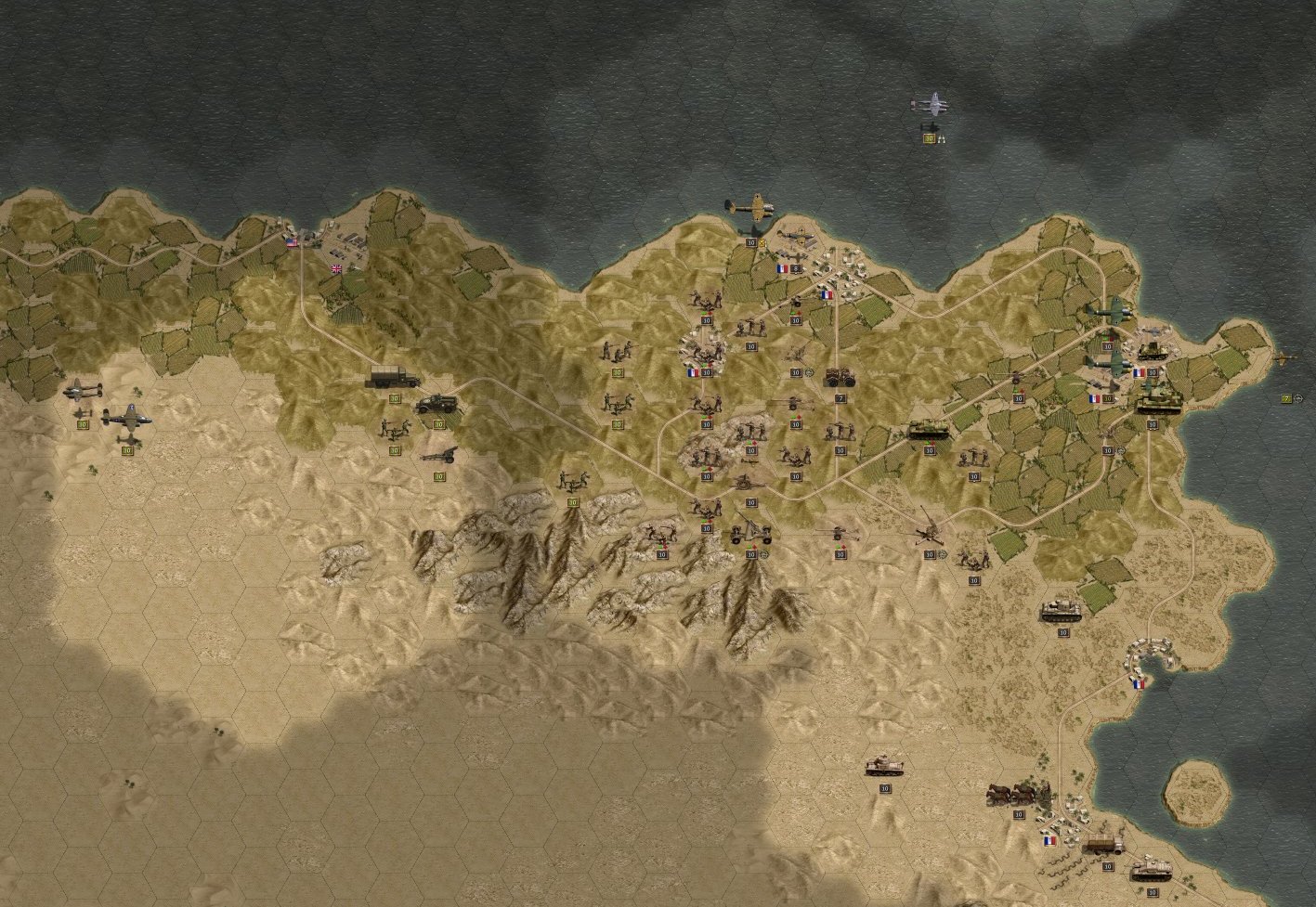Pick the grey twin-boom fighter over open sea

tap(929, 106)
